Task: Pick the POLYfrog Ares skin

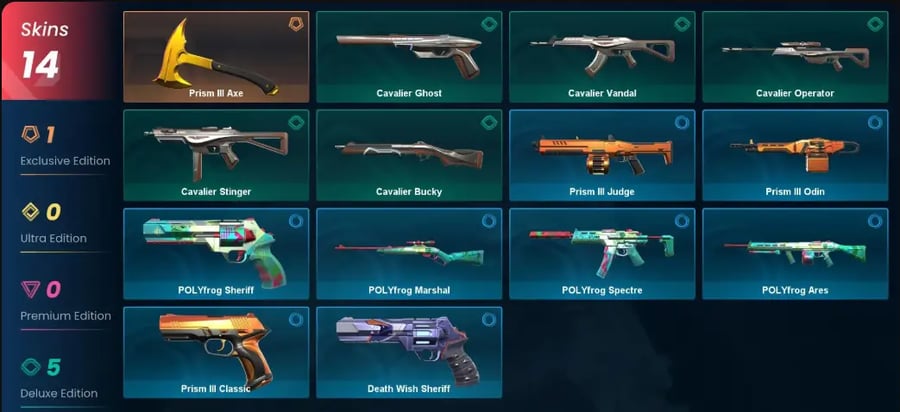Action: click(795, 253)
